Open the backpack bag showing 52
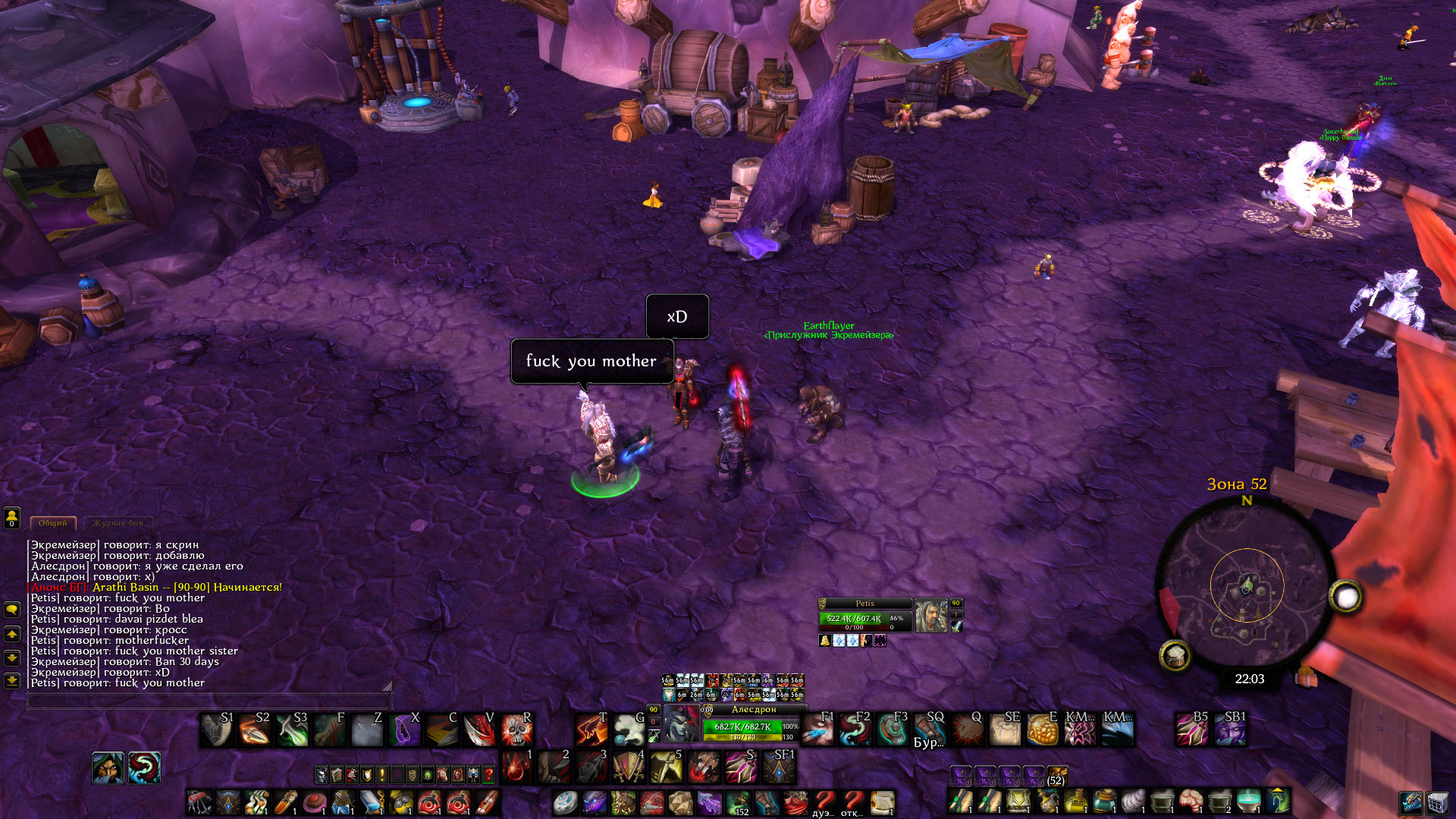Viewport: 1456px width, 819px height. tap(1056, 776)
